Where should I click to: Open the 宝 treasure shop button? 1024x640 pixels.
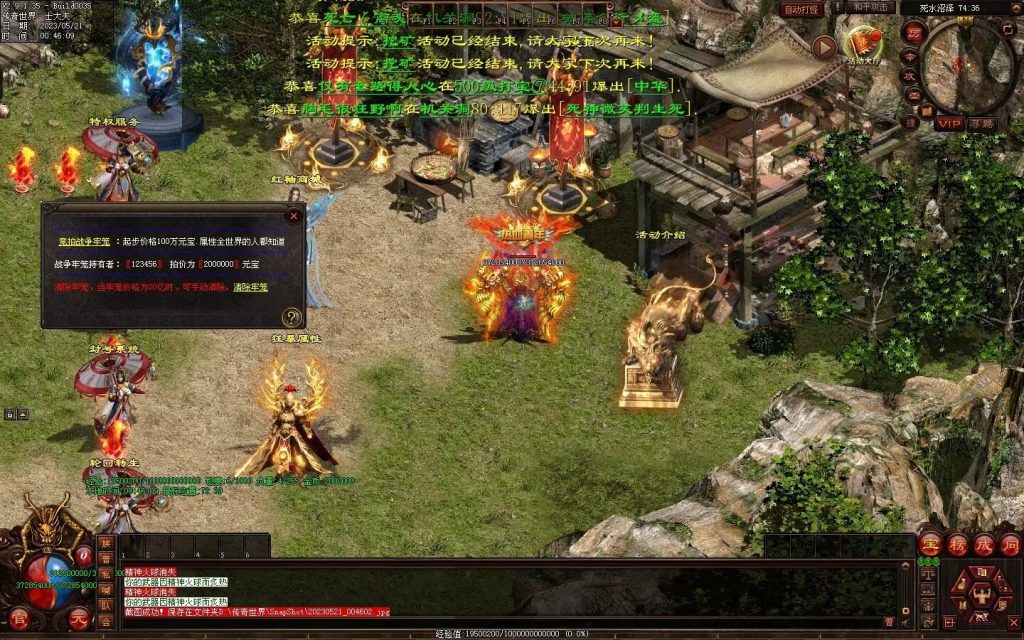(929, 545)
